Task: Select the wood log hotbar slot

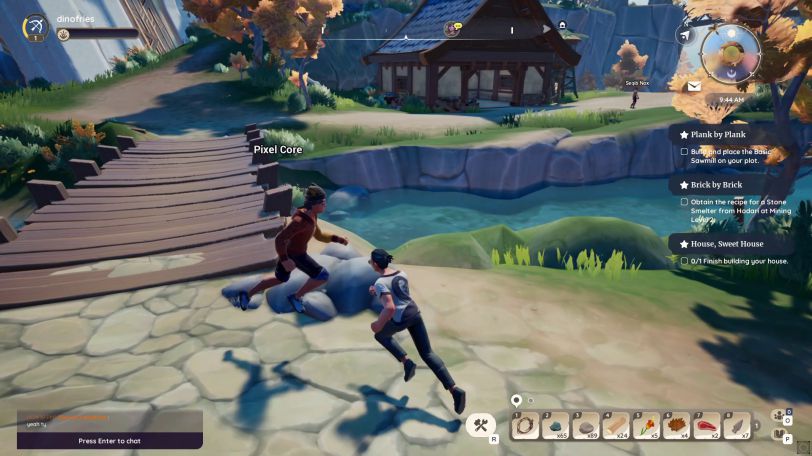Action: [x=616, y=426]
